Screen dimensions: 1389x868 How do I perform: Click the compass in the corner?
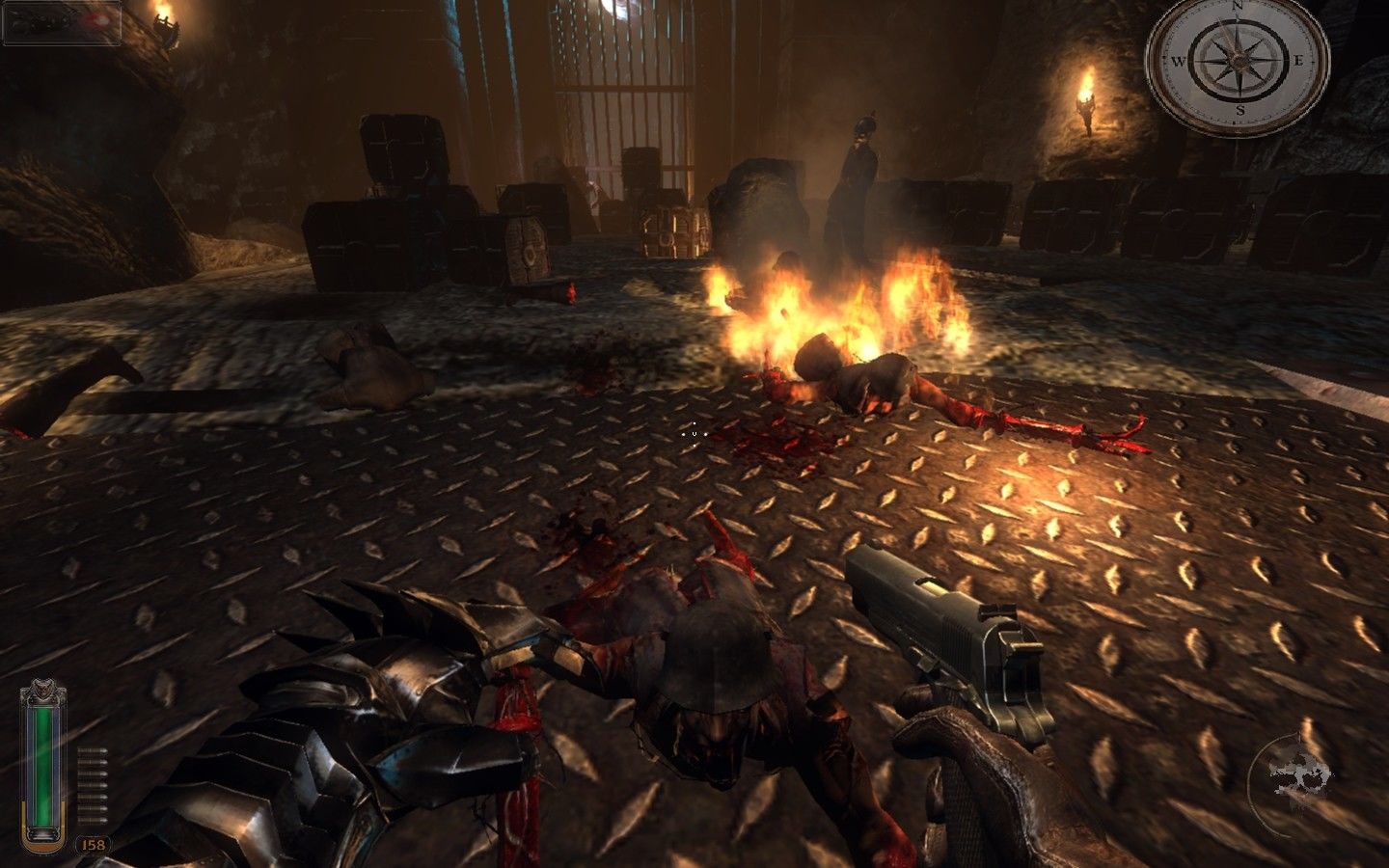pos(1238,61)
